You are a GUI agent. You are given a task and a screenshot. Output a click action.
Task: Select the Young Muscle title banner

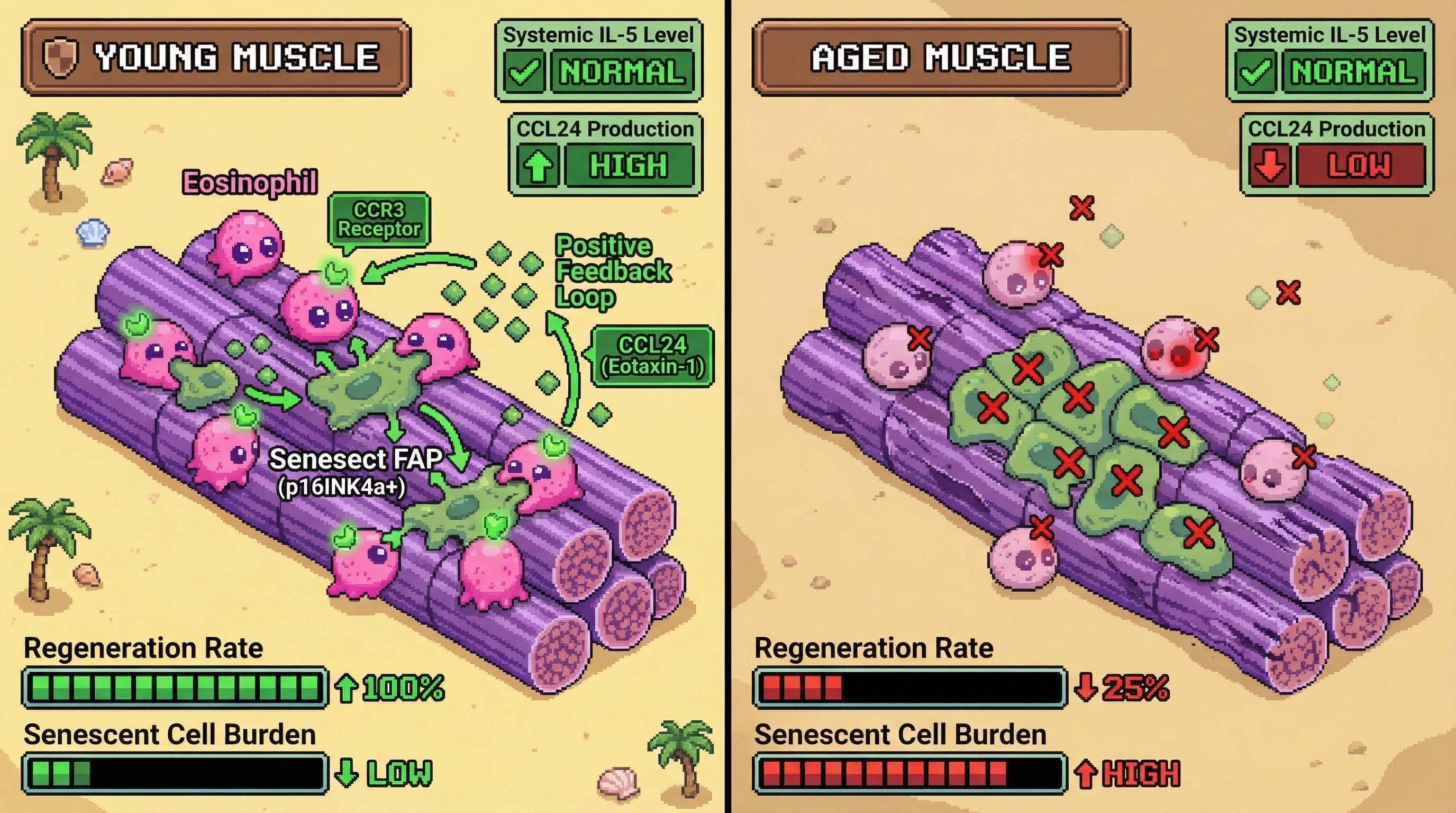point(216,57)
